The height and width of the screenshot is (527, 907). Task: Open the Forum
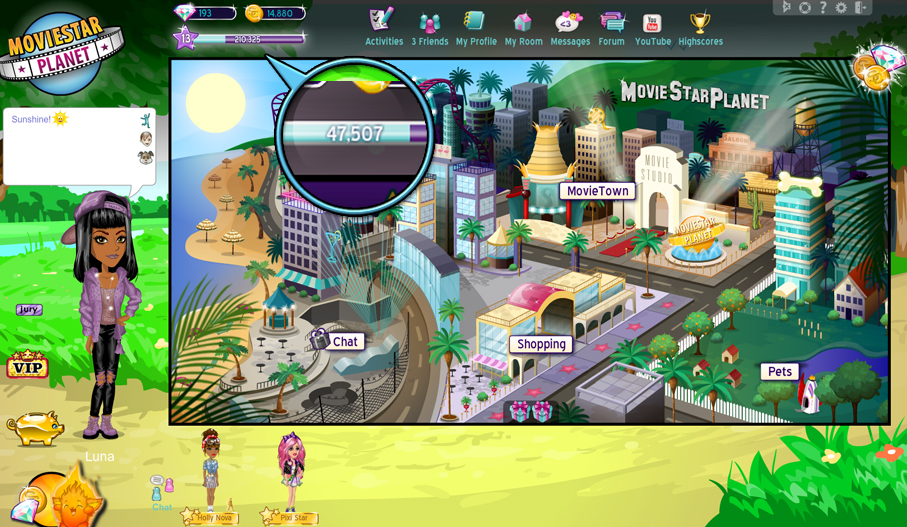611,28
